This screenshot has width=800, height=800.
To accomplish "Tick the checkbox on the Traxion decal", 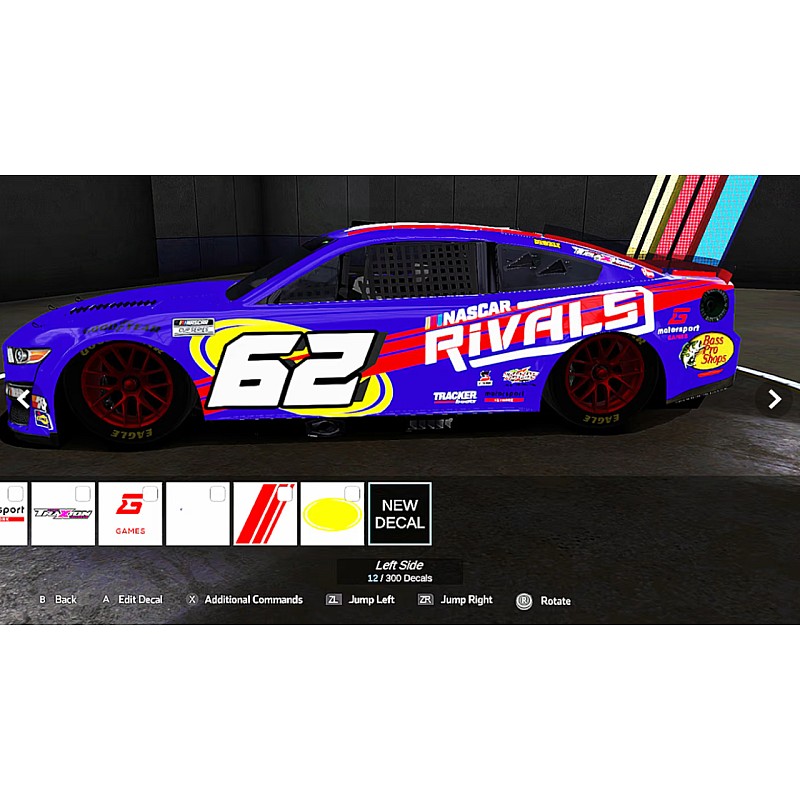I will 83,493.
